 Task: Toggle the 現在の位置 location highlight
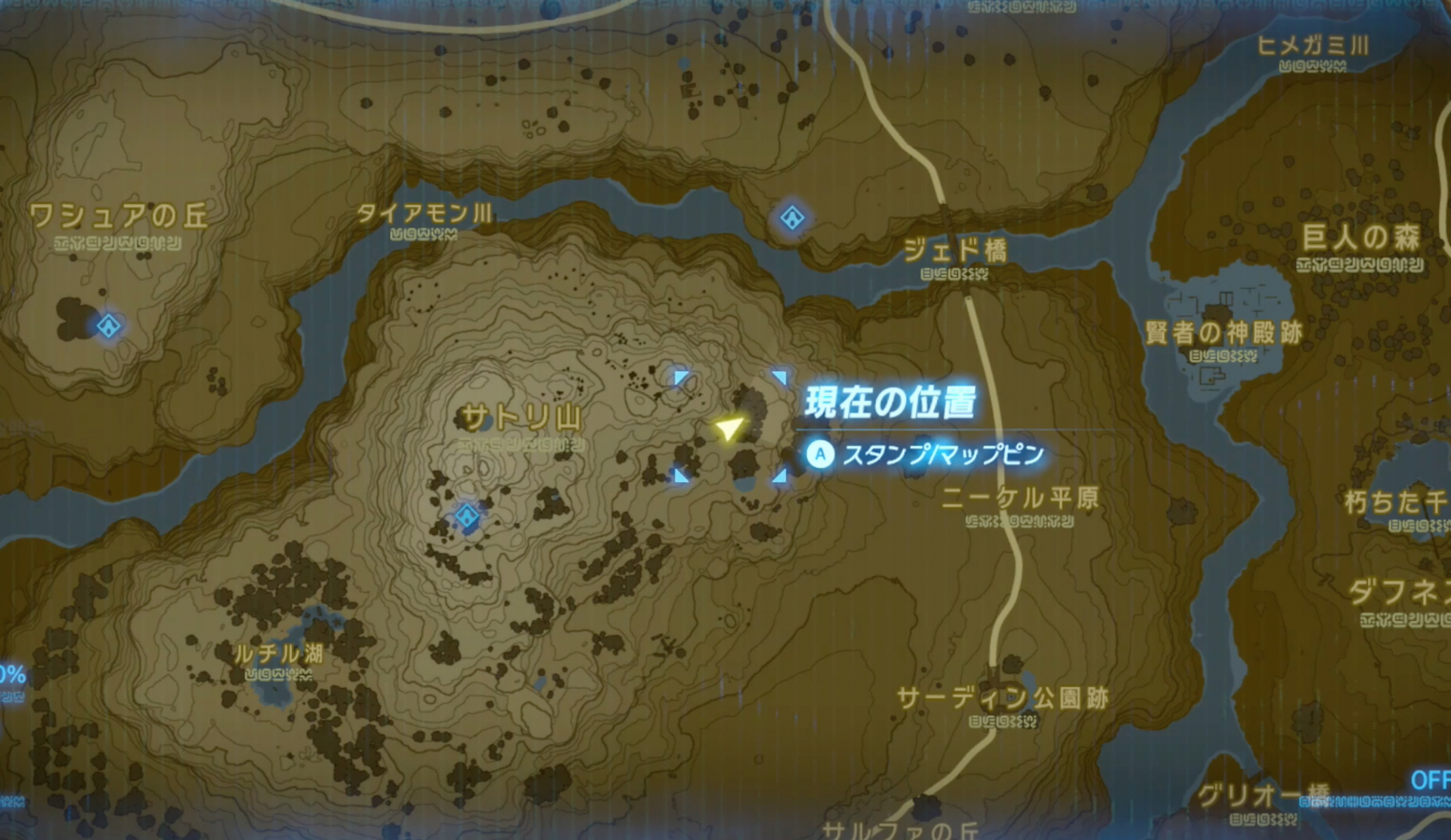[892, 405]
